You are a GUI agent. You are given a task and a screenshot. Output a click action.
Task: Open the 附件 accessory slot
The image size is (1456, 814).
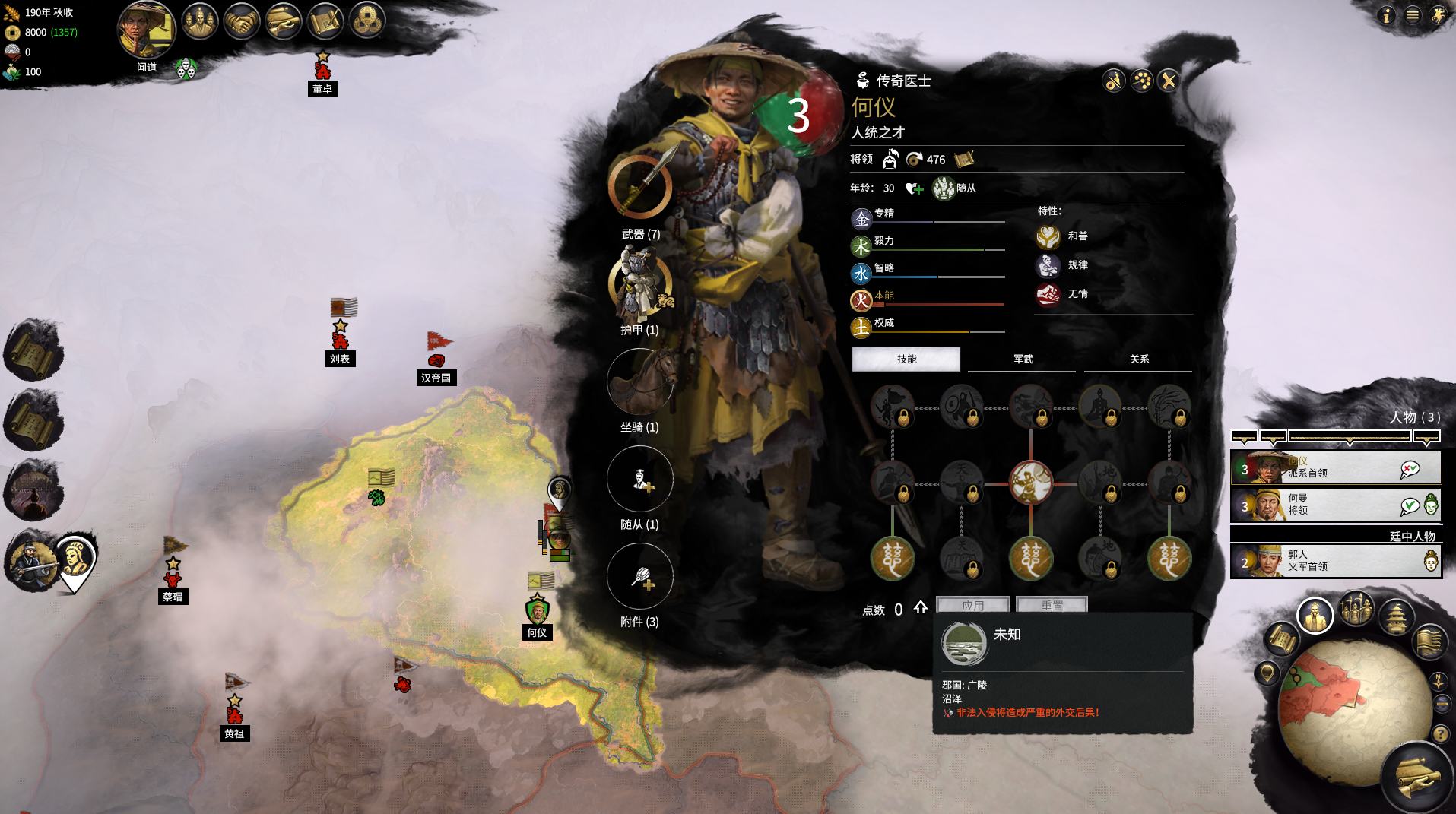(x=640, y=577)
